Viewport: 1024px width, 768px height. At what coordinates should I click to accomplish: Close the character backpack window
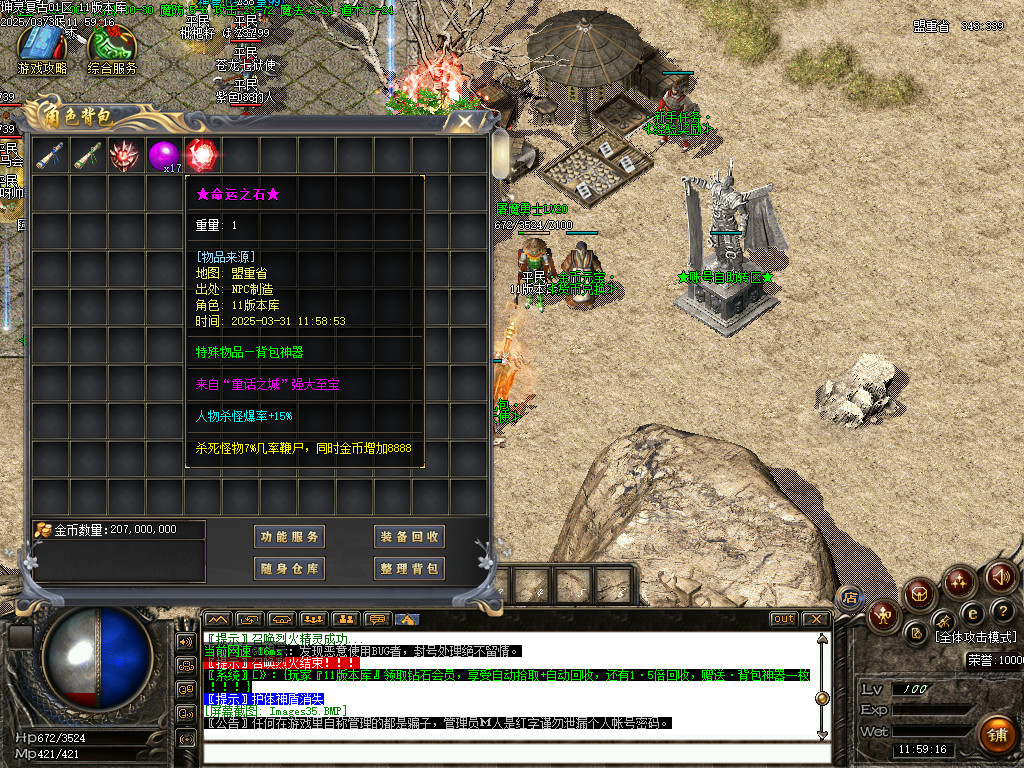(x=465, y=121)
